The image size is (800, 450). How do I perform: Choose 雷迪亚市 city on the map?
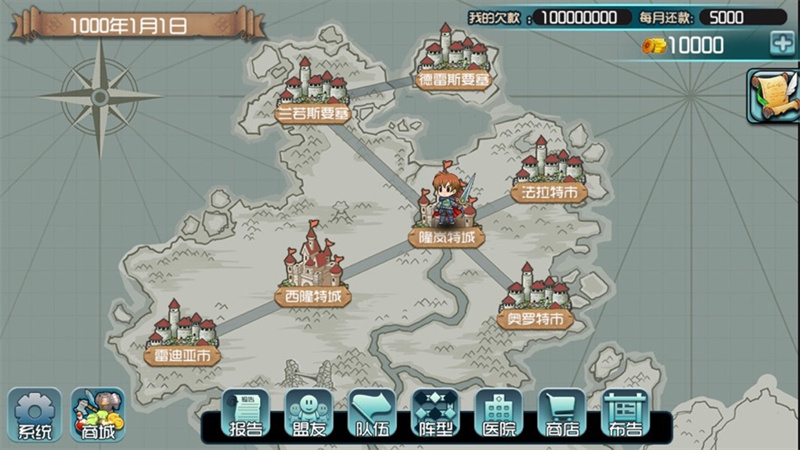tap(182, 333)
